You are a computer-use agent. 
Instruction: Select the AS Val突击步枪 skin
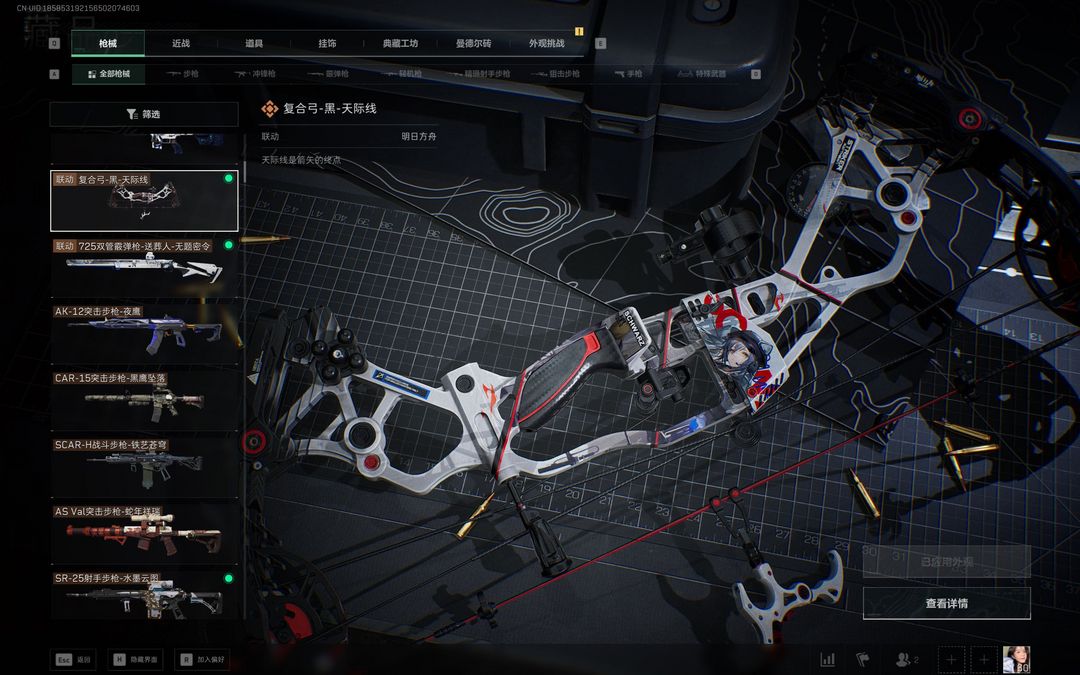(x=144, y=531)
